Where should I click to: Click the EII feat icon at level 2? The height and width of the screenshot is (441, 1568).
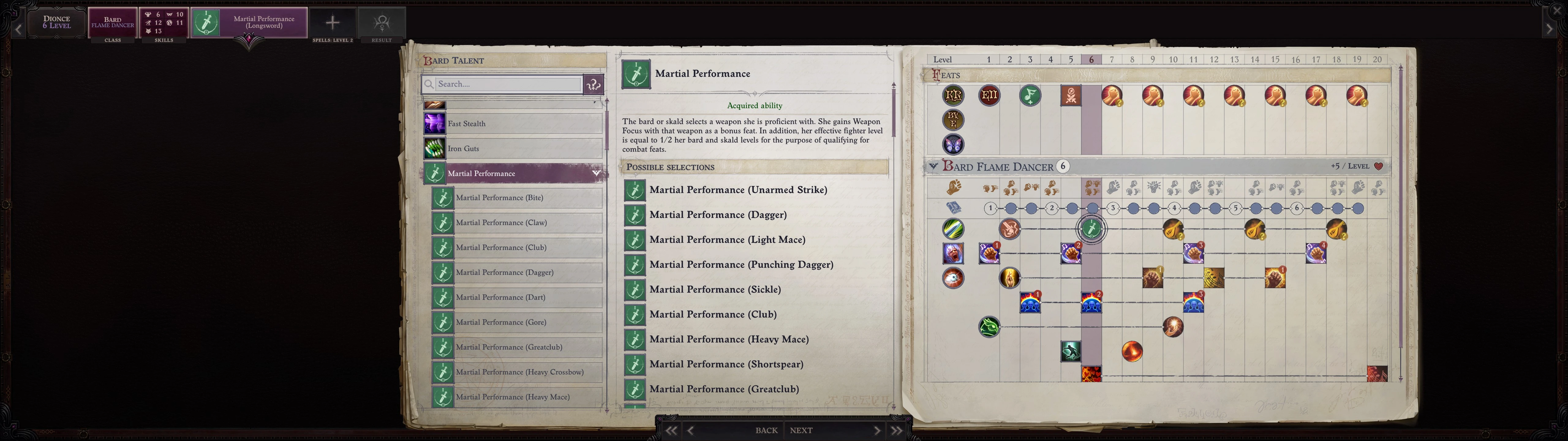pyautogui.click(x=989, y=96)
